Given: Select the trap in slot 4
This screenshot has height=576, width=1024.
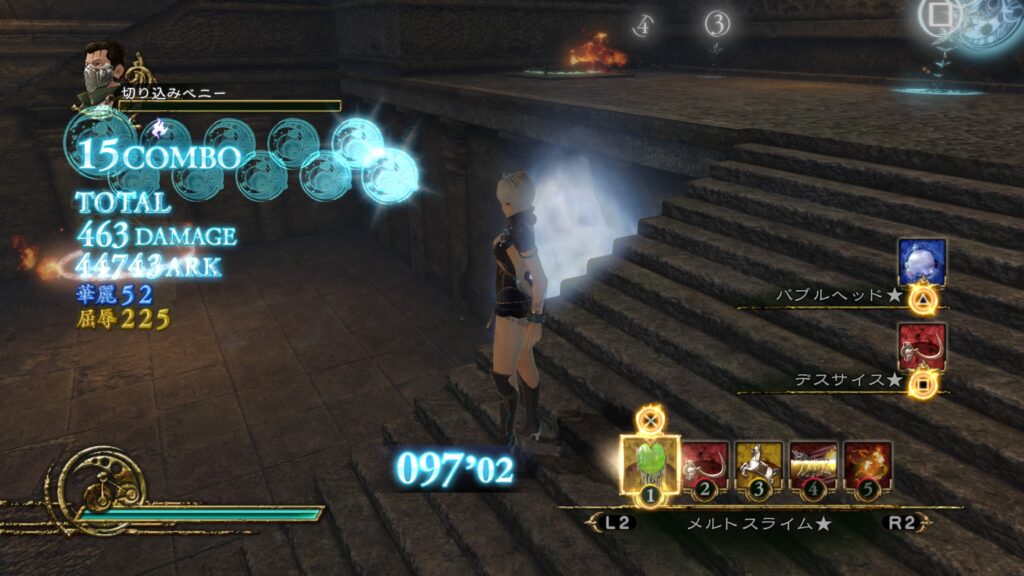Looking at the screenshot, I should click(813, 464).
